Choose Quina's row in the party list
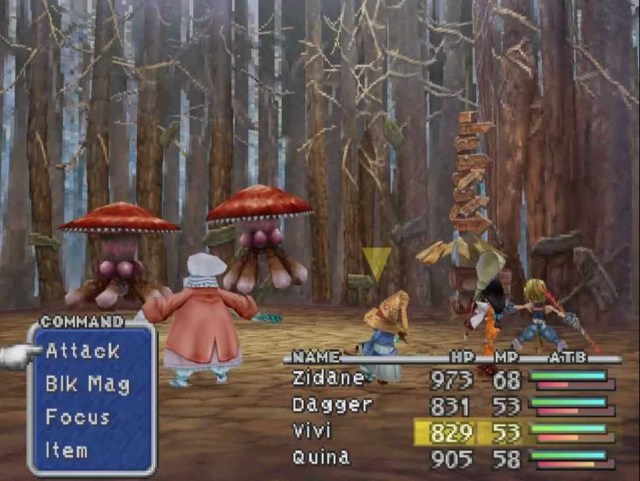640x481 pixels. 320,458
